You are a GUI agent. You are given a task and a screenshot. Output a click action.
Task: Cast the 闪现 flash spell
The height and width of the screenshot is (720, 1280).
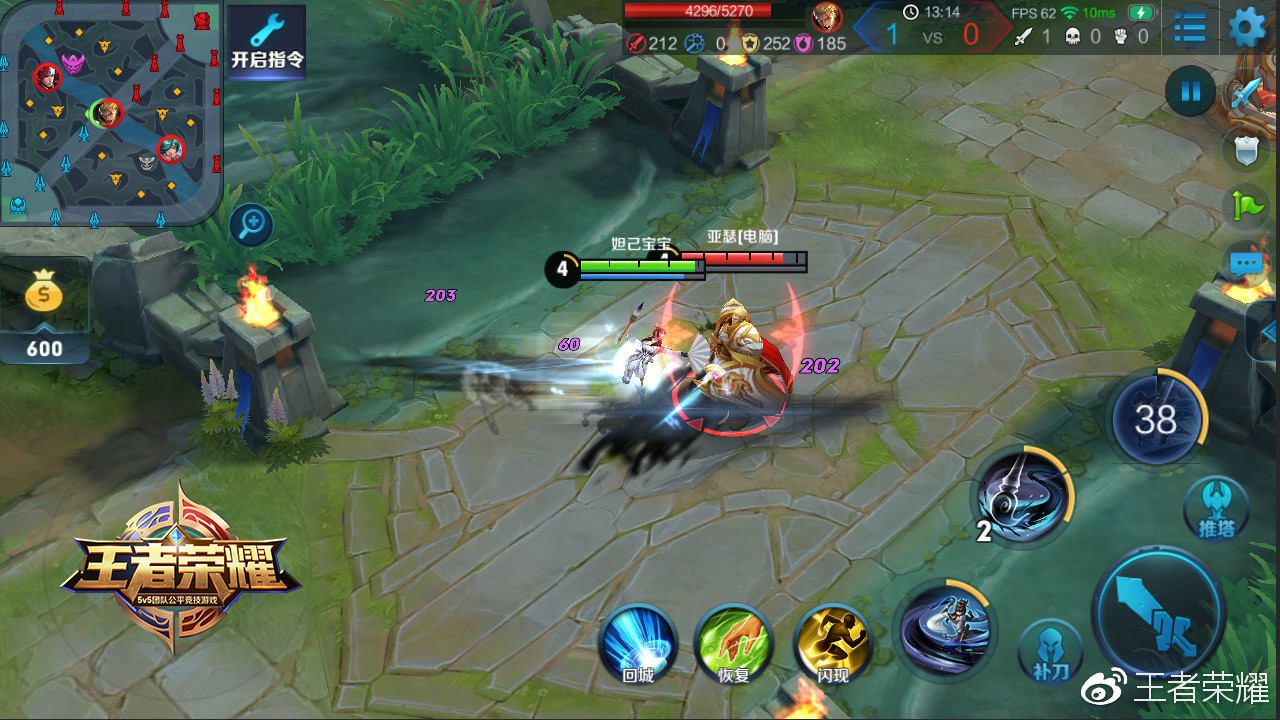[x=832, y=642]
